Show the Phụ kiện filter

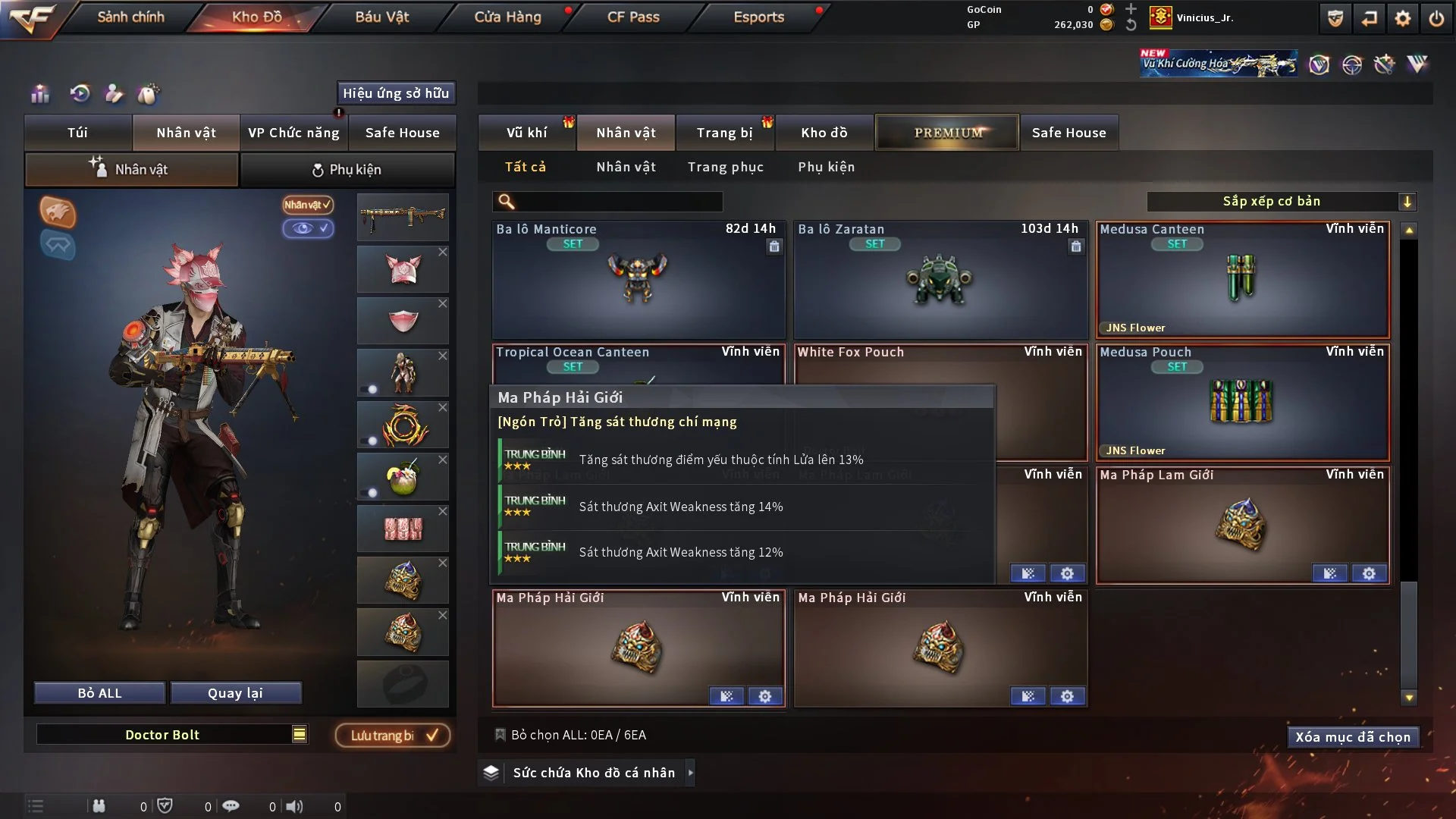point(826,167)
